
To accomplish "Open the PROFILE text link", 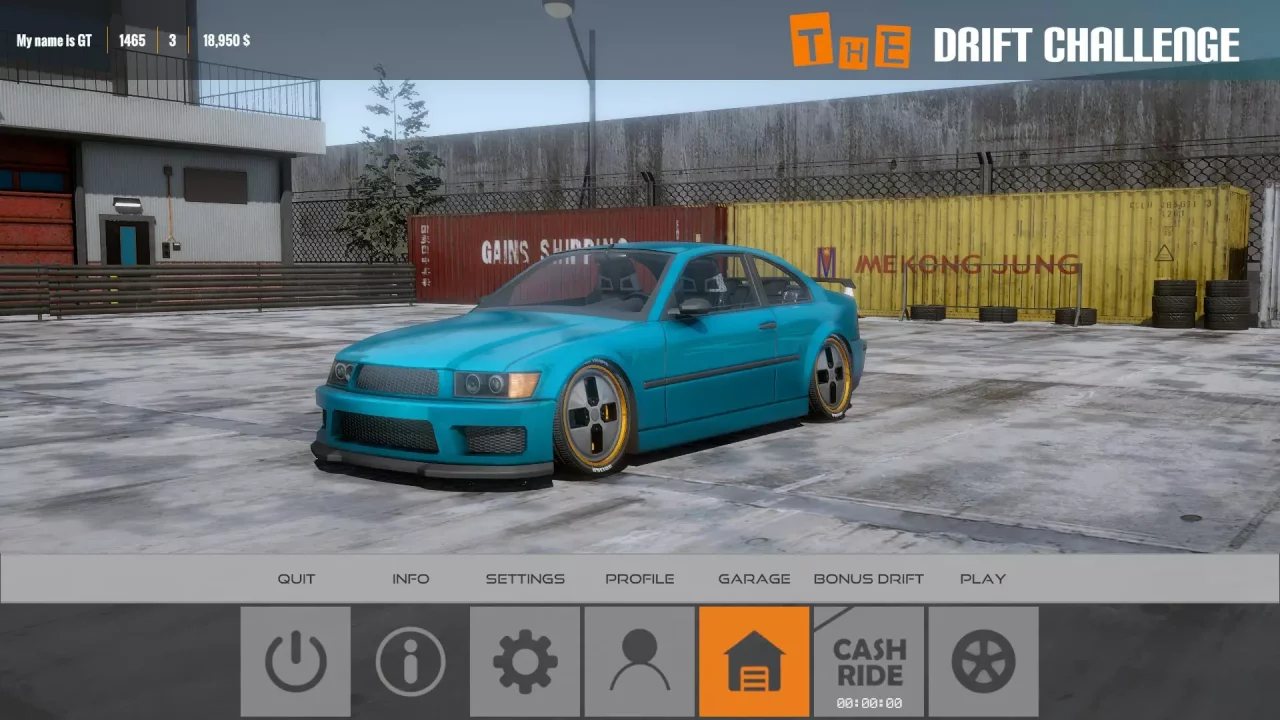I will pos(639,578).
